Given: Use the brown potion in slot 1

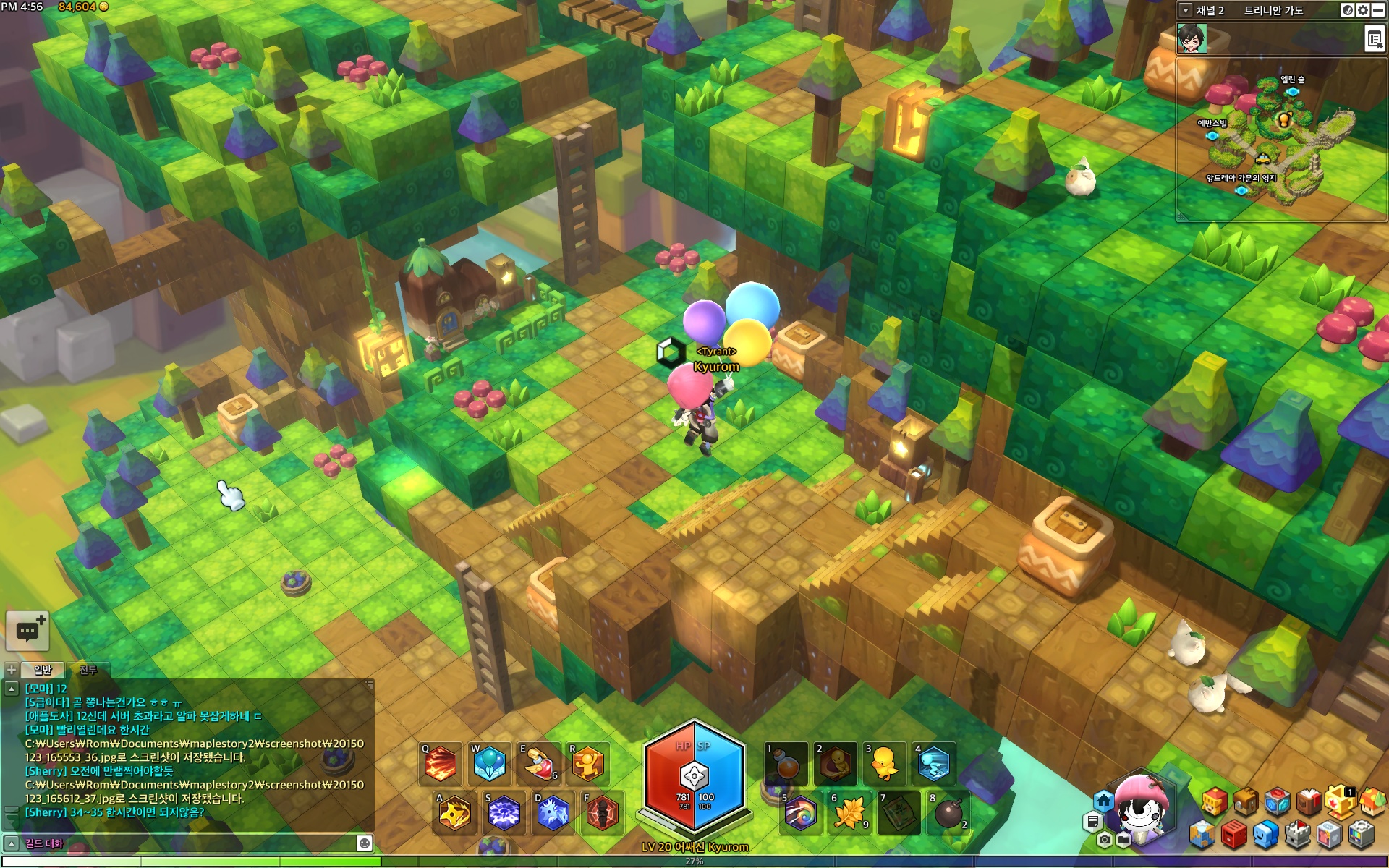Looking at the screenshot, I should tap(786, 764).
